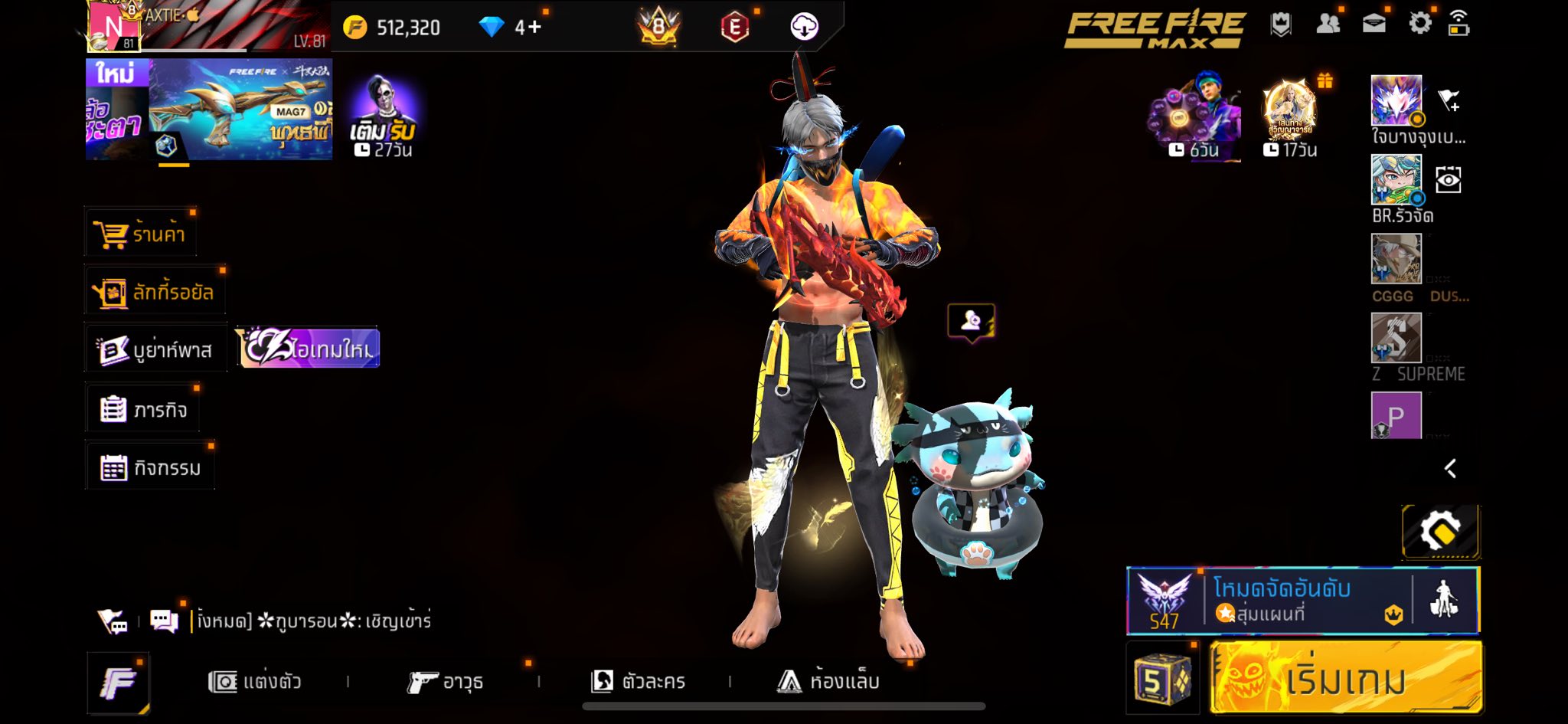1568x724 pixels.
Task: Switch to the ห้องแล็บ lab tab
Action: point(828,681)
